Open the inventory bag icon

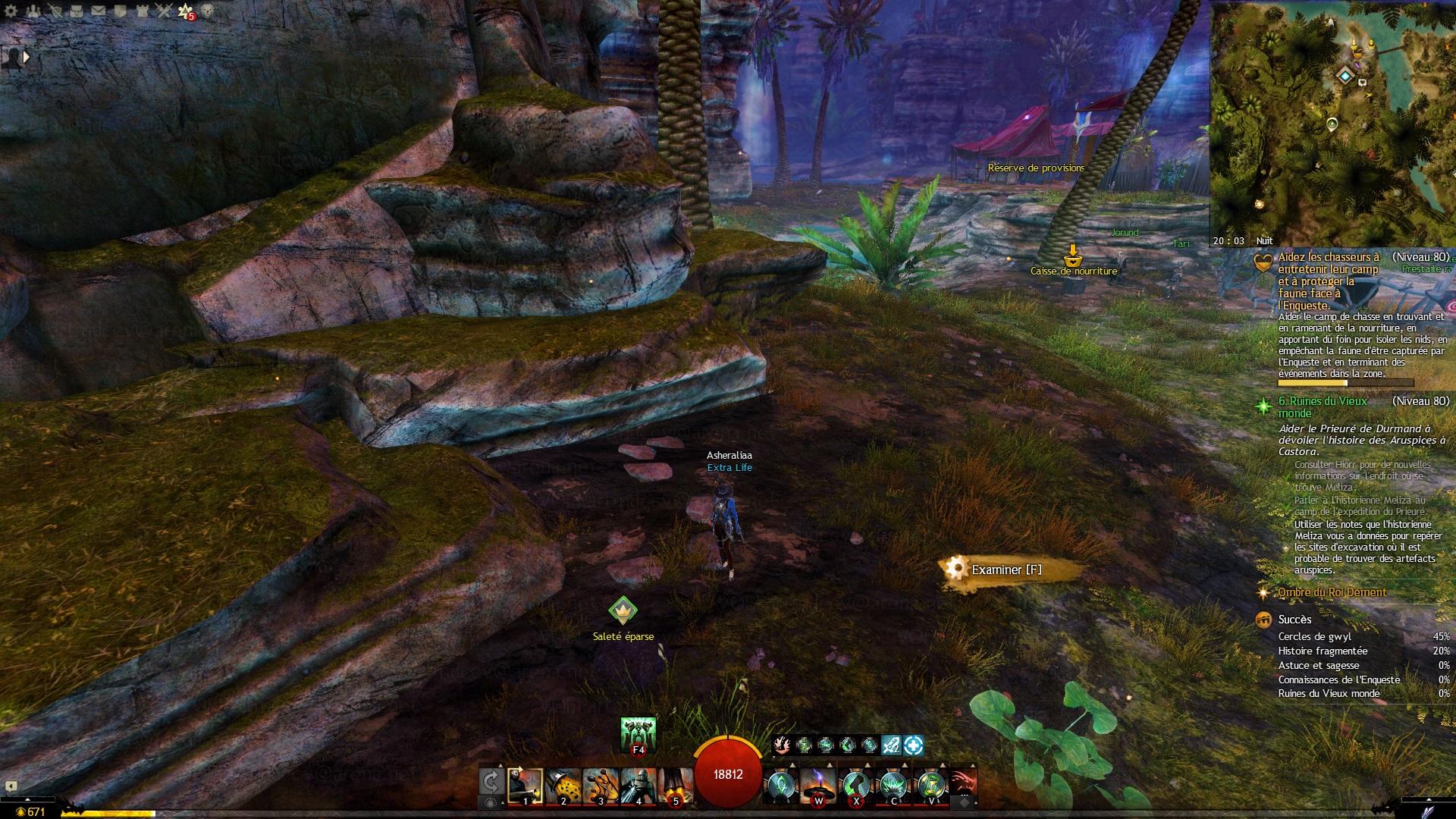click(77, 11)
